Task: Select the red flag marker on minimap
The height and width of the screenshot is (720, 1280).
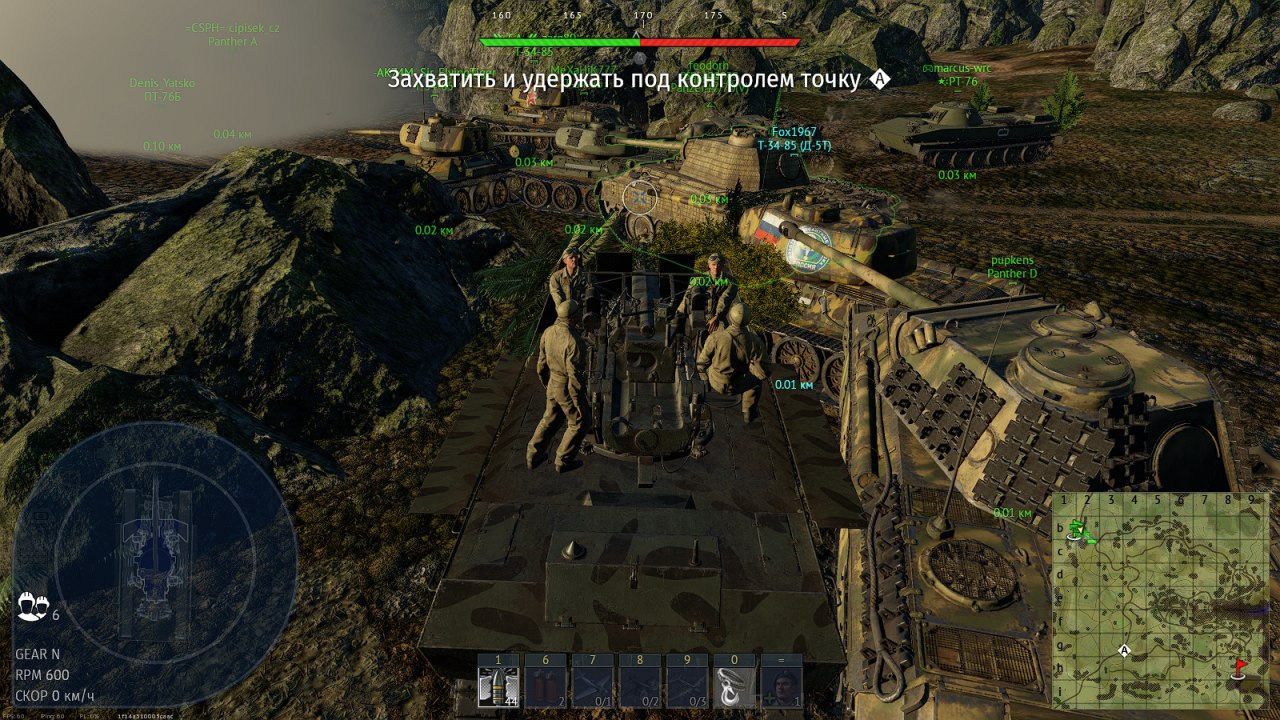Action: pyautogui.click(x=1241, y=667)
